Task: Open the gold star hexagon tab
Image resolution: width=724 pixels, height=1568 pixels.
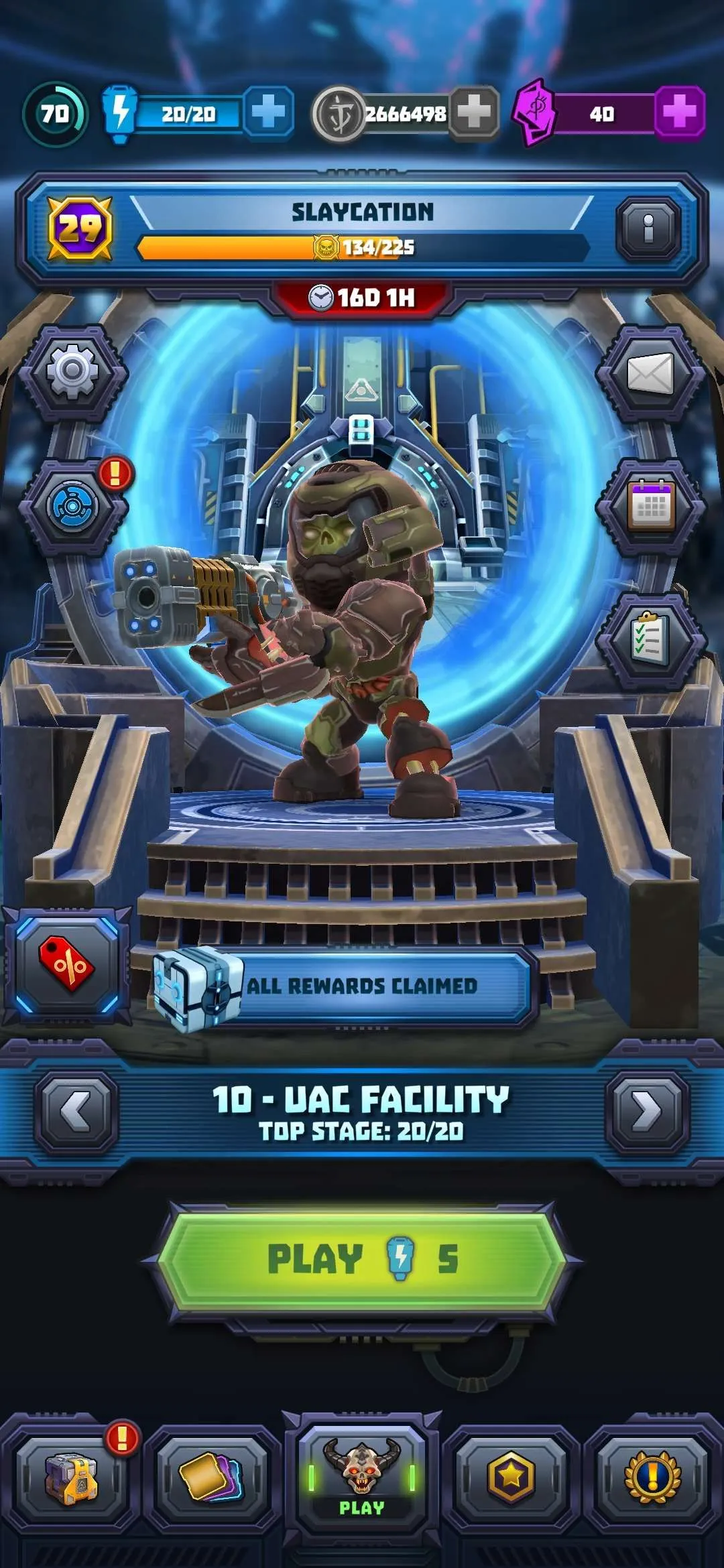Action: click(x=511, y=1478)
